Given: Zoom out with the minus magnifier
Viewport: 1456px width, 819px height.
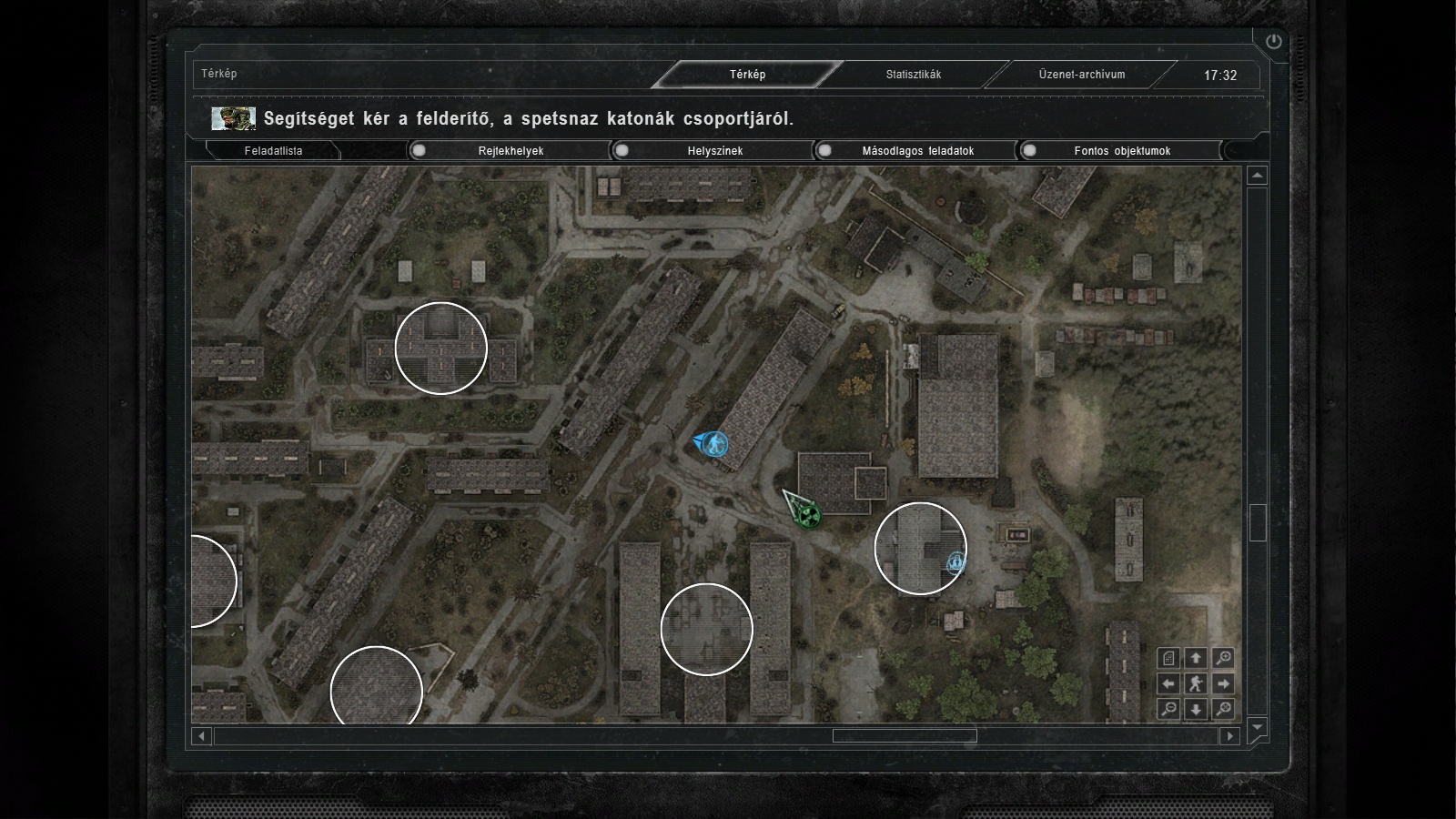Looking at the screenshot, I should (1169, 709).
